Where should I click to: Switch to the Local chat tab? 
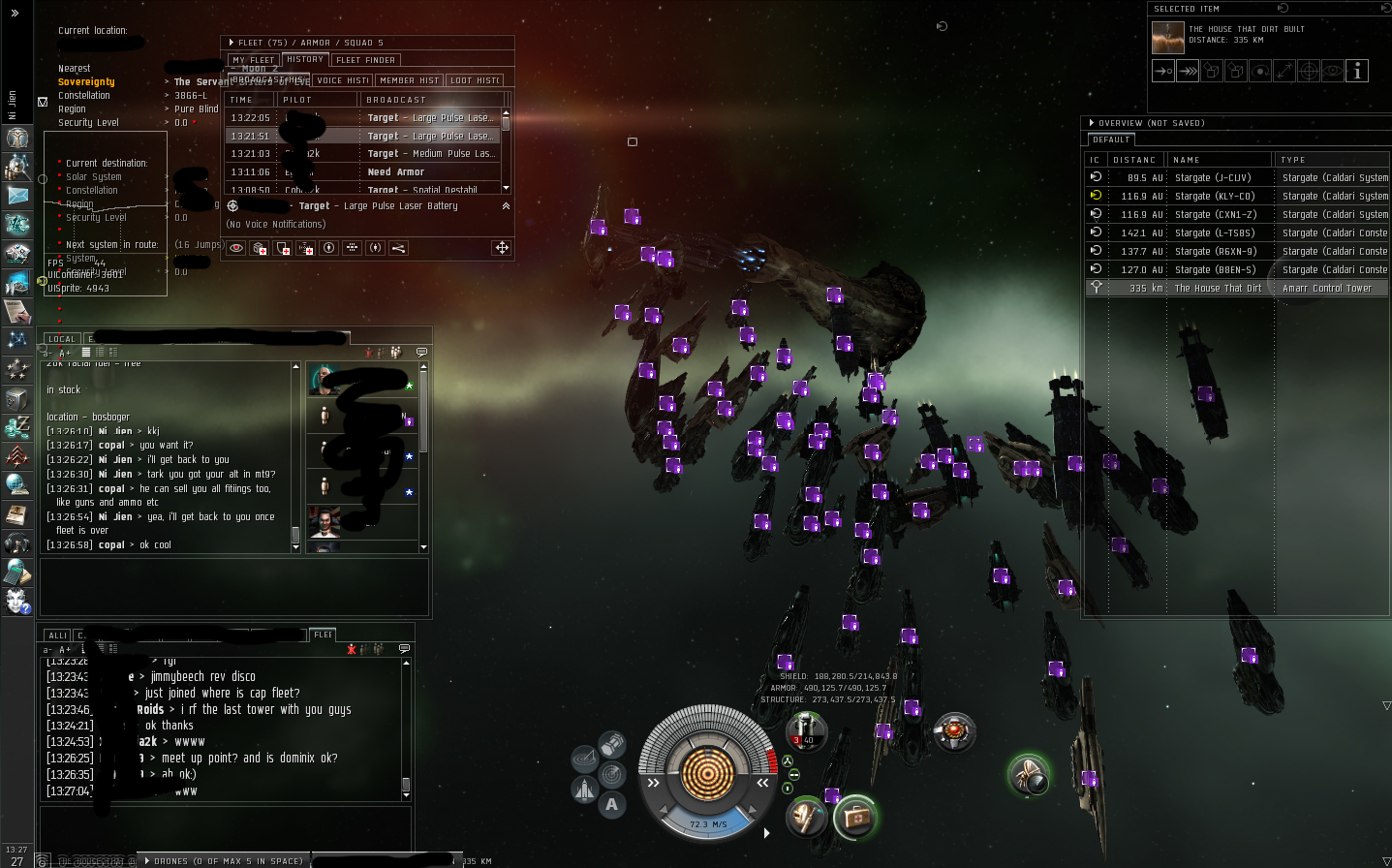(61, 339)
